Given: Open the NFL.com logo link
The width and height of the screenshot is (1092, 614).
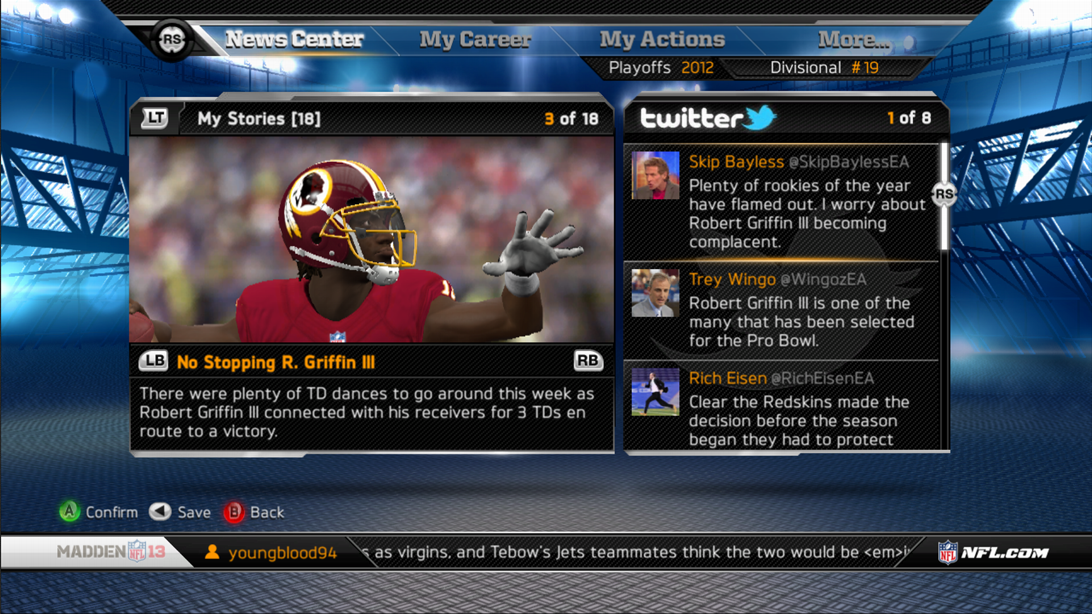Looking at the screenshot, I should [992, 552].
